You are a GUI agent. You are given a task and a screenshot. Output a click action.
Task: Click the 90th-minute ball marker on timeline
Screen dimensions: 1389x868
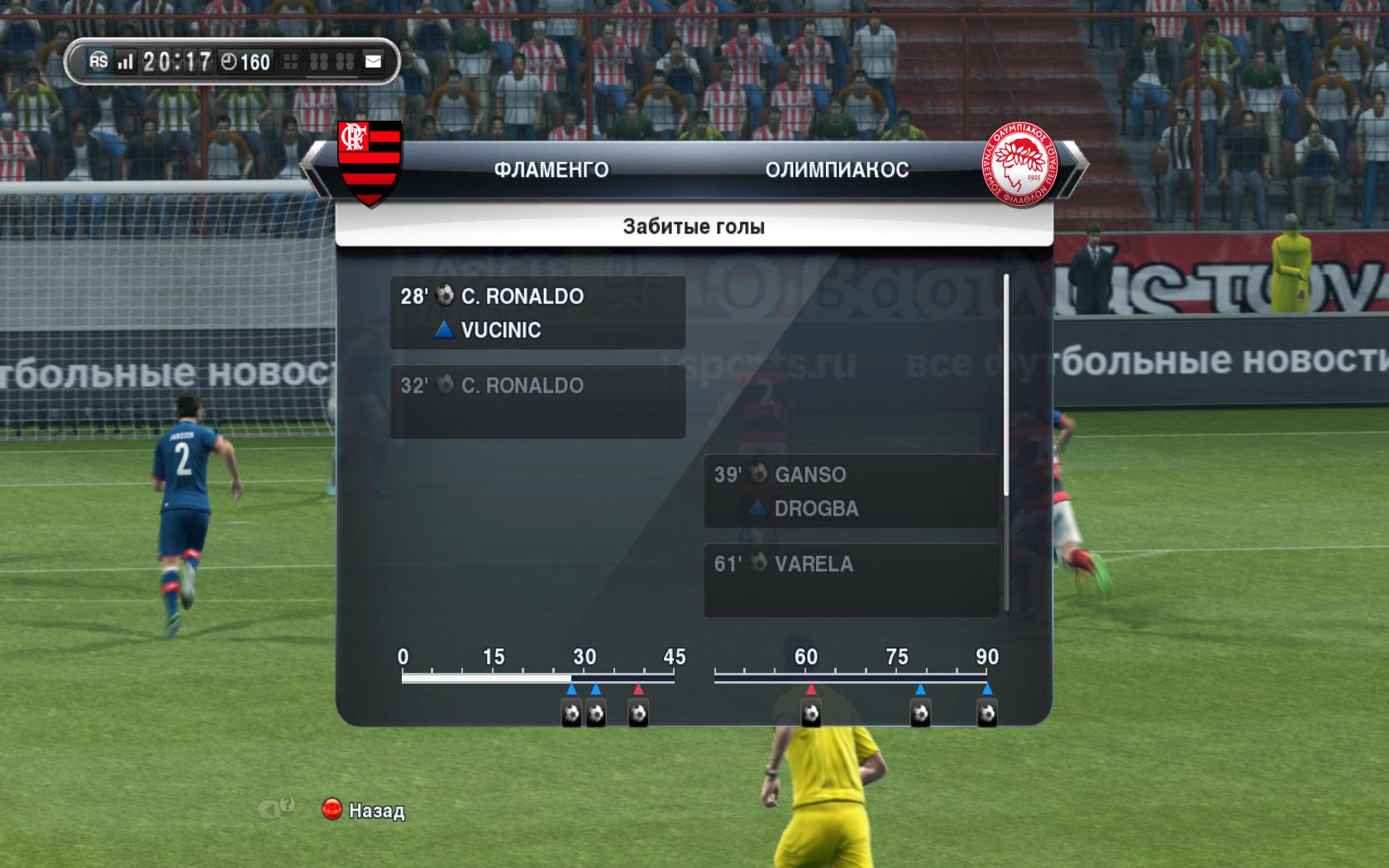click(987, 713)
